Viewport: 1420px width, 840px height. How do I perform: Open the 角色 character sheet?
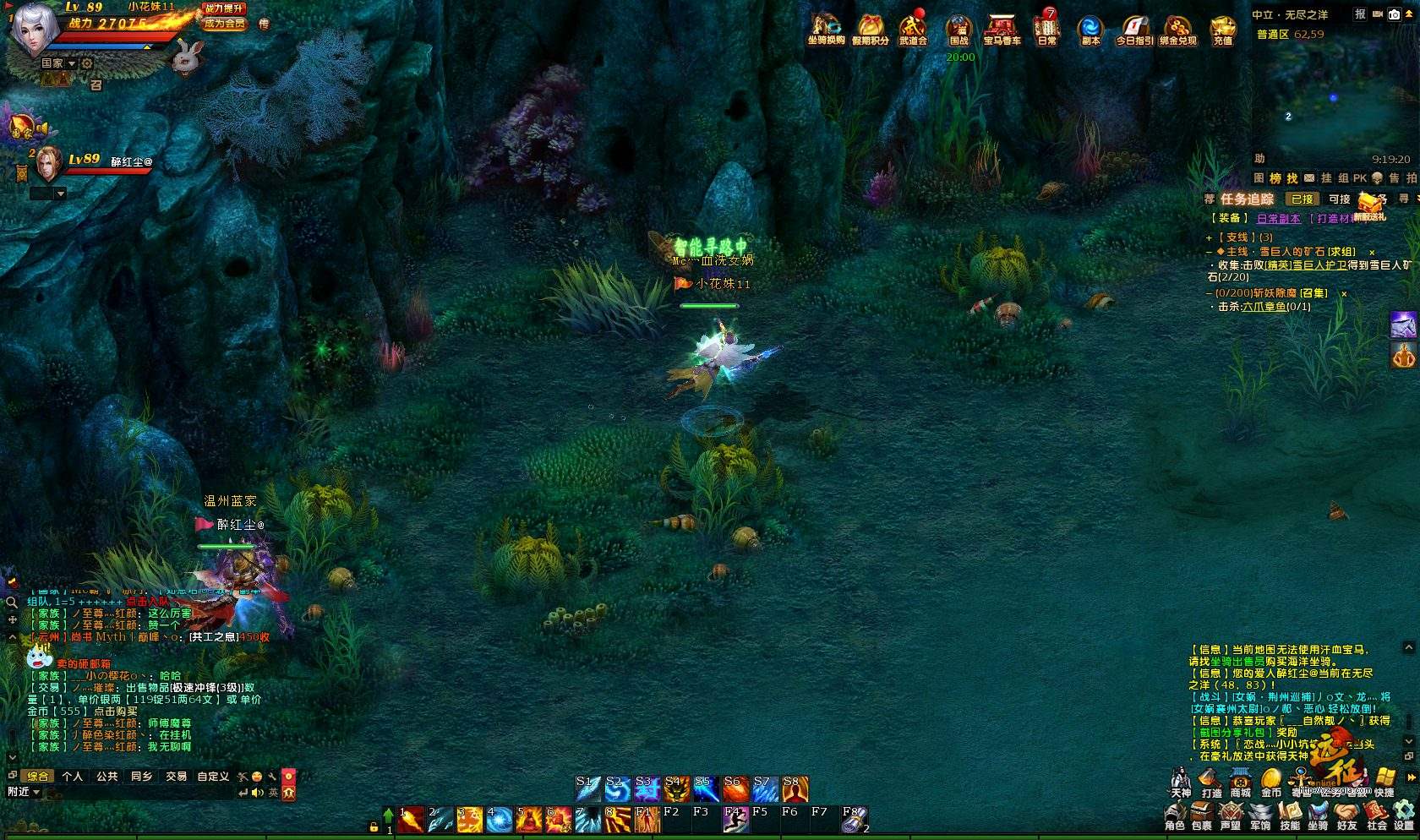coord(1175,817)
